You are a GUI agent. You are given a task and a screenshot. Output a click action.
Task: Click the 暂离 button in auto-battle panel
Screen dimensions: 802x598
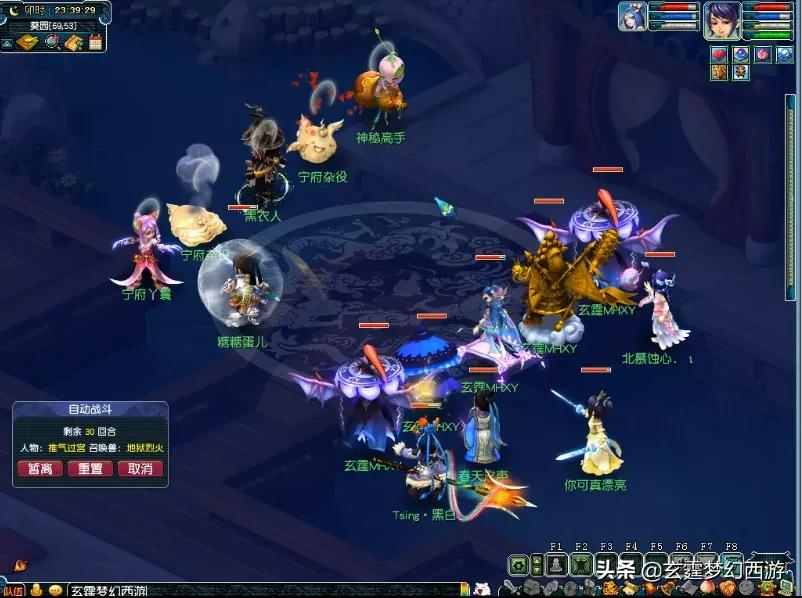(41, 469)
